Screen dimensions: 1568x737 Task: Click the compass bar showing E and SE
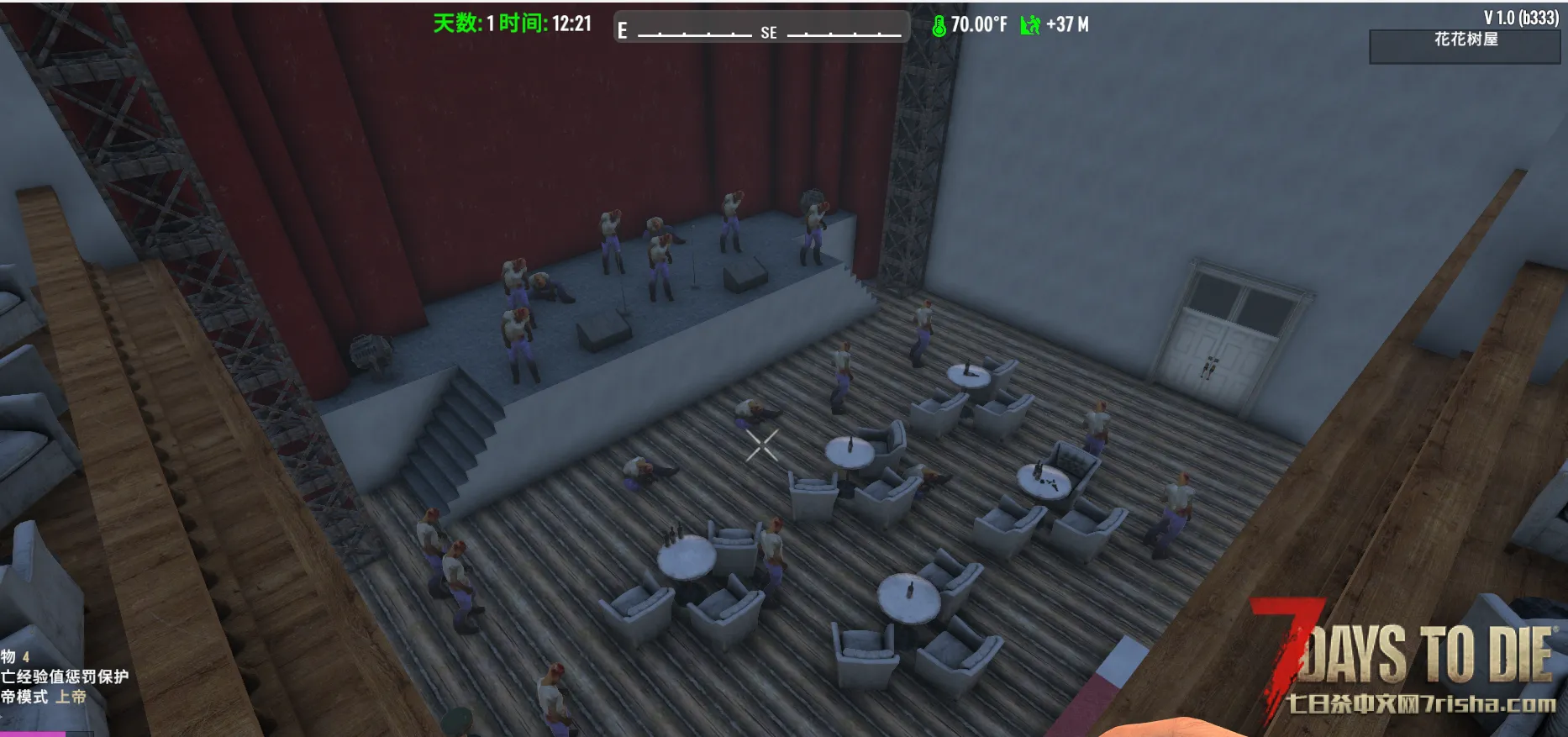click(x=760, y=29)
